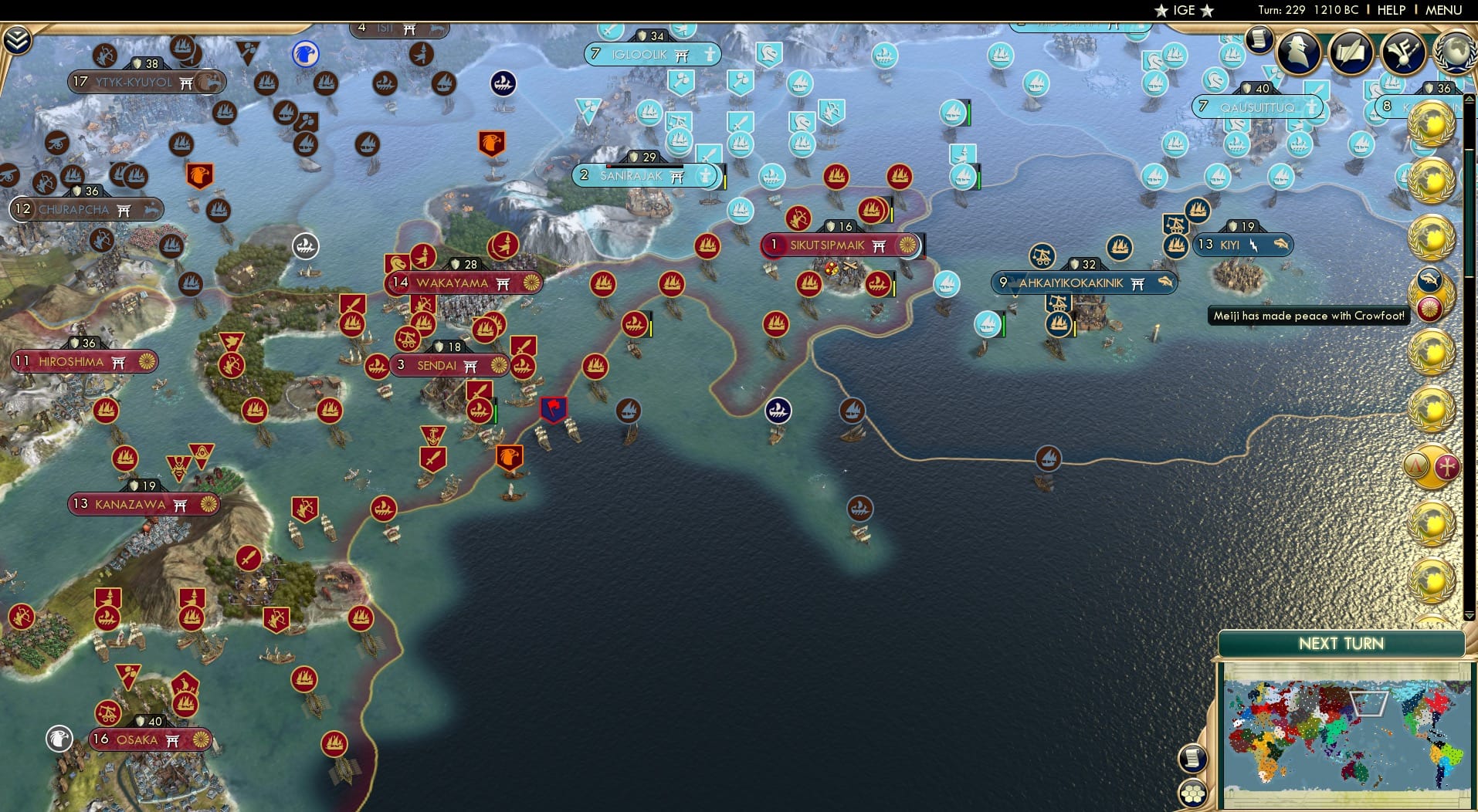Screen dimensions: 1478x812
Task: Collapse the notification list scrollbar arrow
Action: [1470, 99]
